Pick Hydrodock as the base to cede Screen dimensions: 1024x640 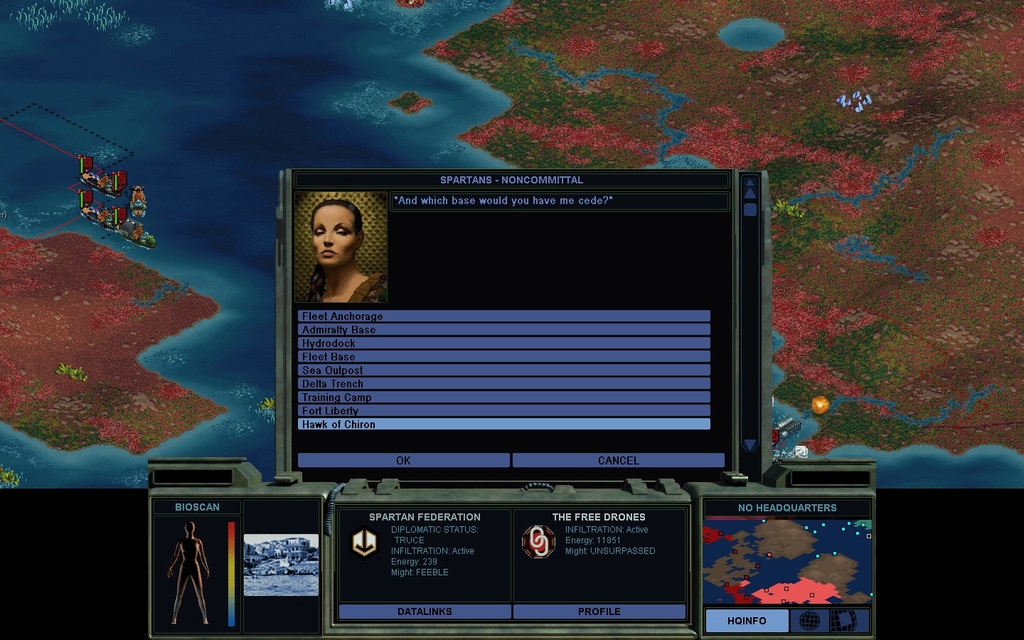coord(504,343)
